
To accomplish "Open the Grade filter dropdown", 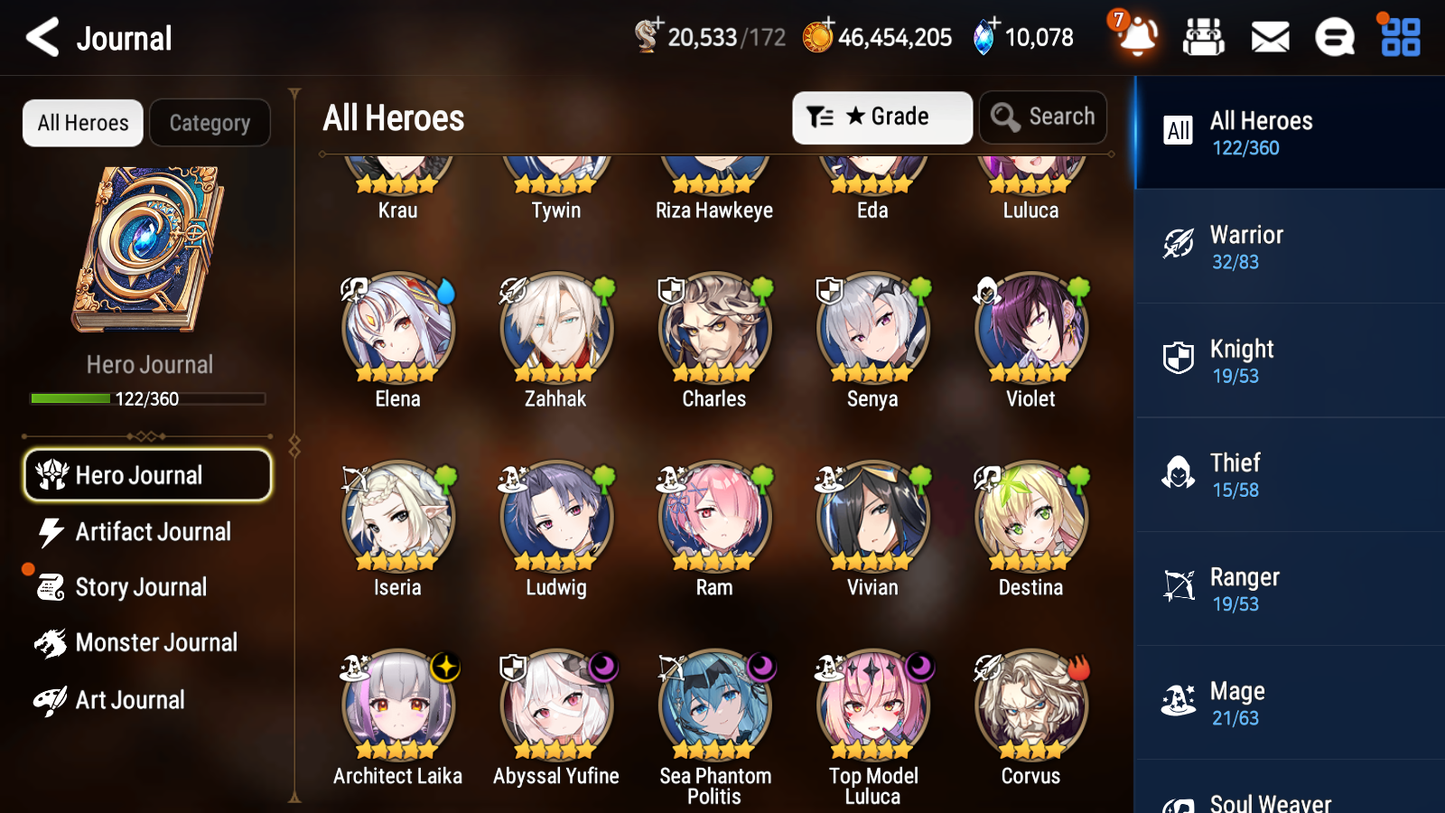I will click(x=882, y=117).
